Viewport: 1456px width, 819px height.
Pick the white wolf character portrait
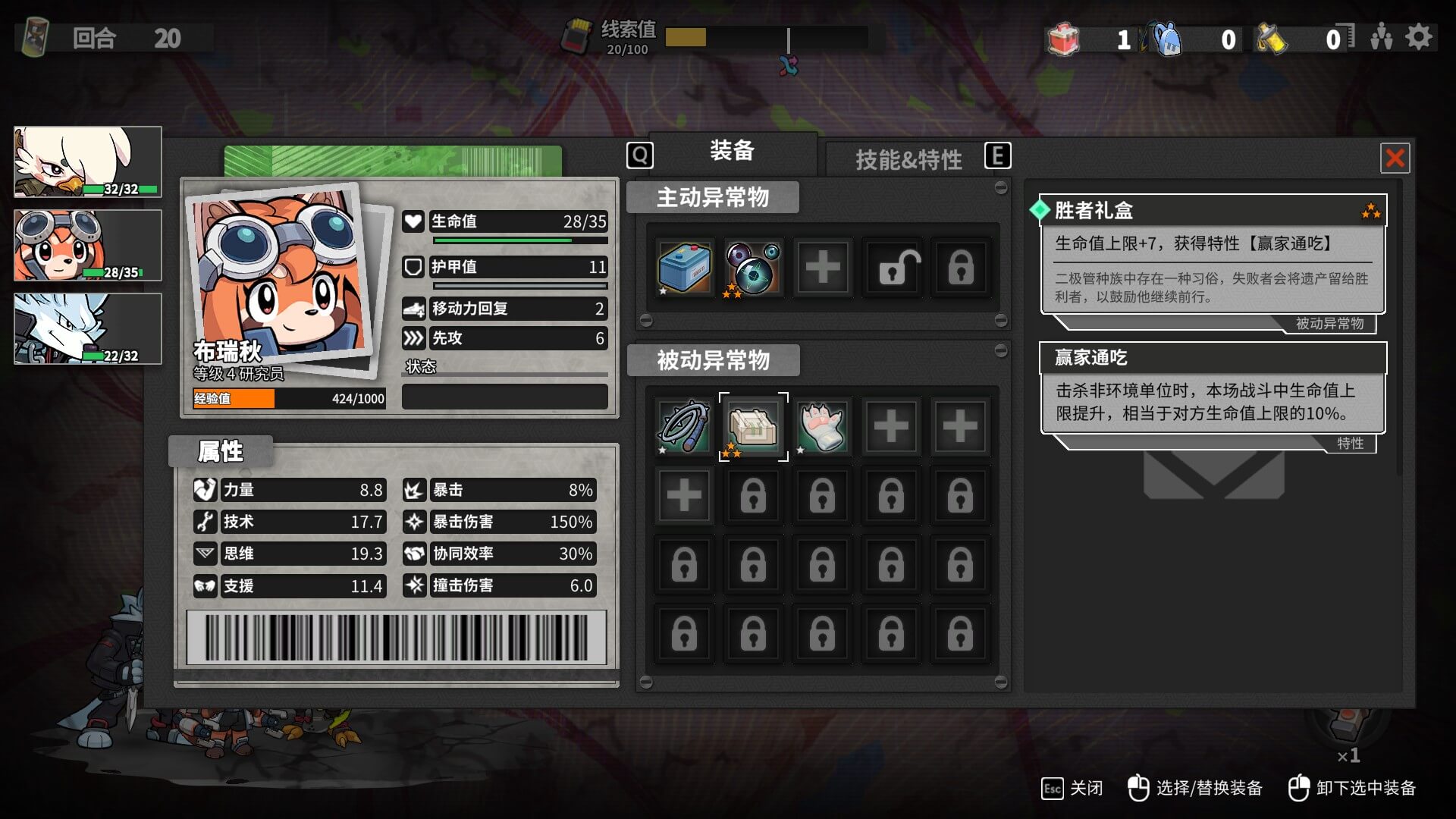(88, 329)
